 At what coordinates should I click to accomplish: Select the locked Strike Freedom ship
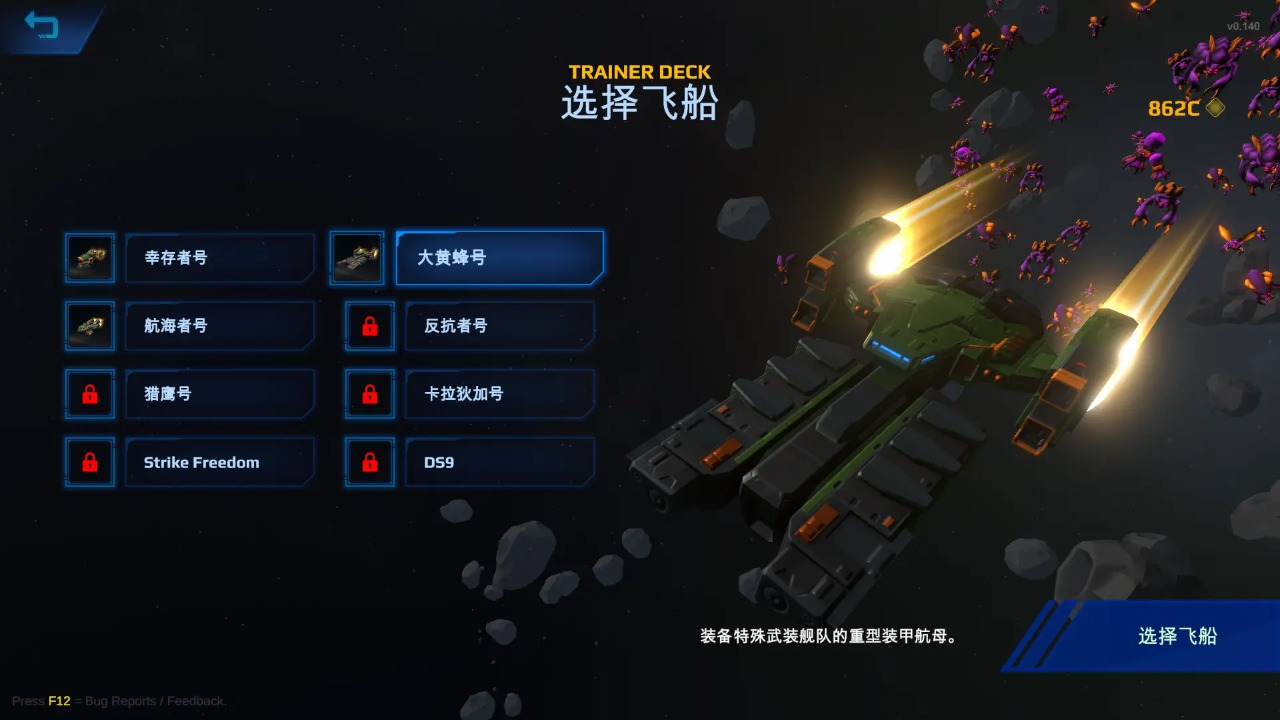219,462
